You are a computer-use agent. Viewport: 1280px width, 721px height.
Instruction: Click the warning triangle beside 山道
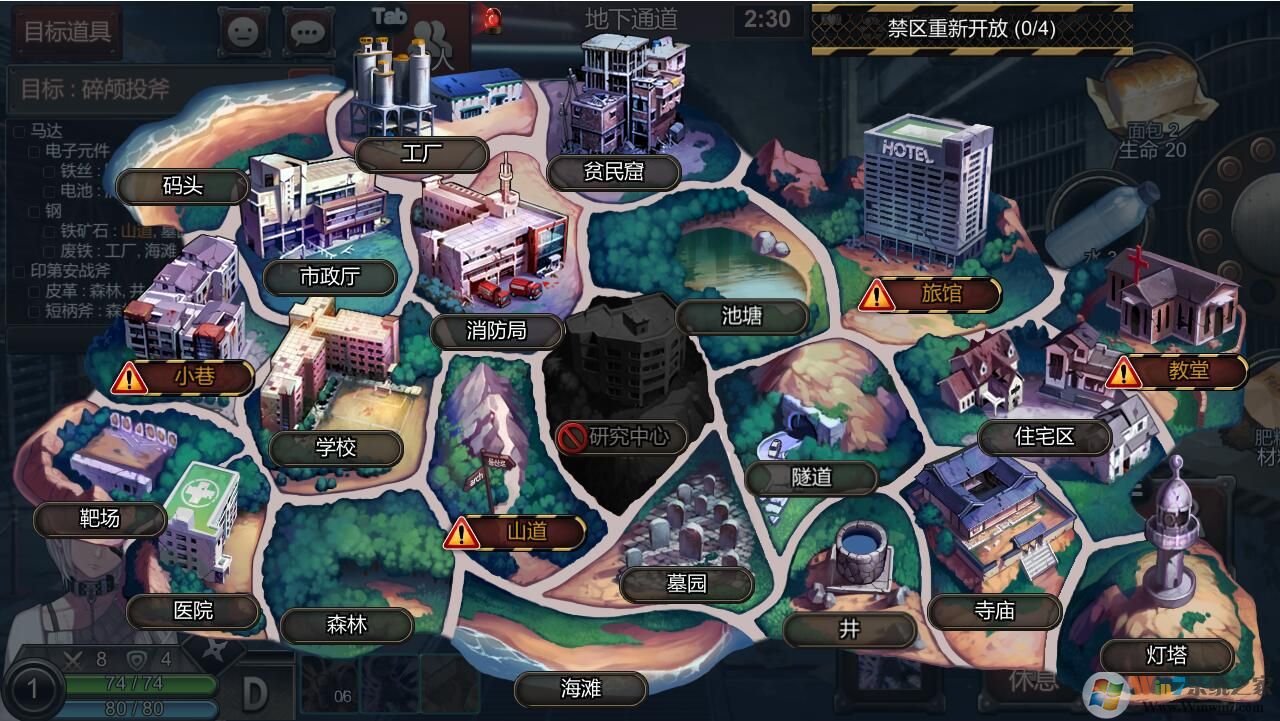tap(460, 533)
